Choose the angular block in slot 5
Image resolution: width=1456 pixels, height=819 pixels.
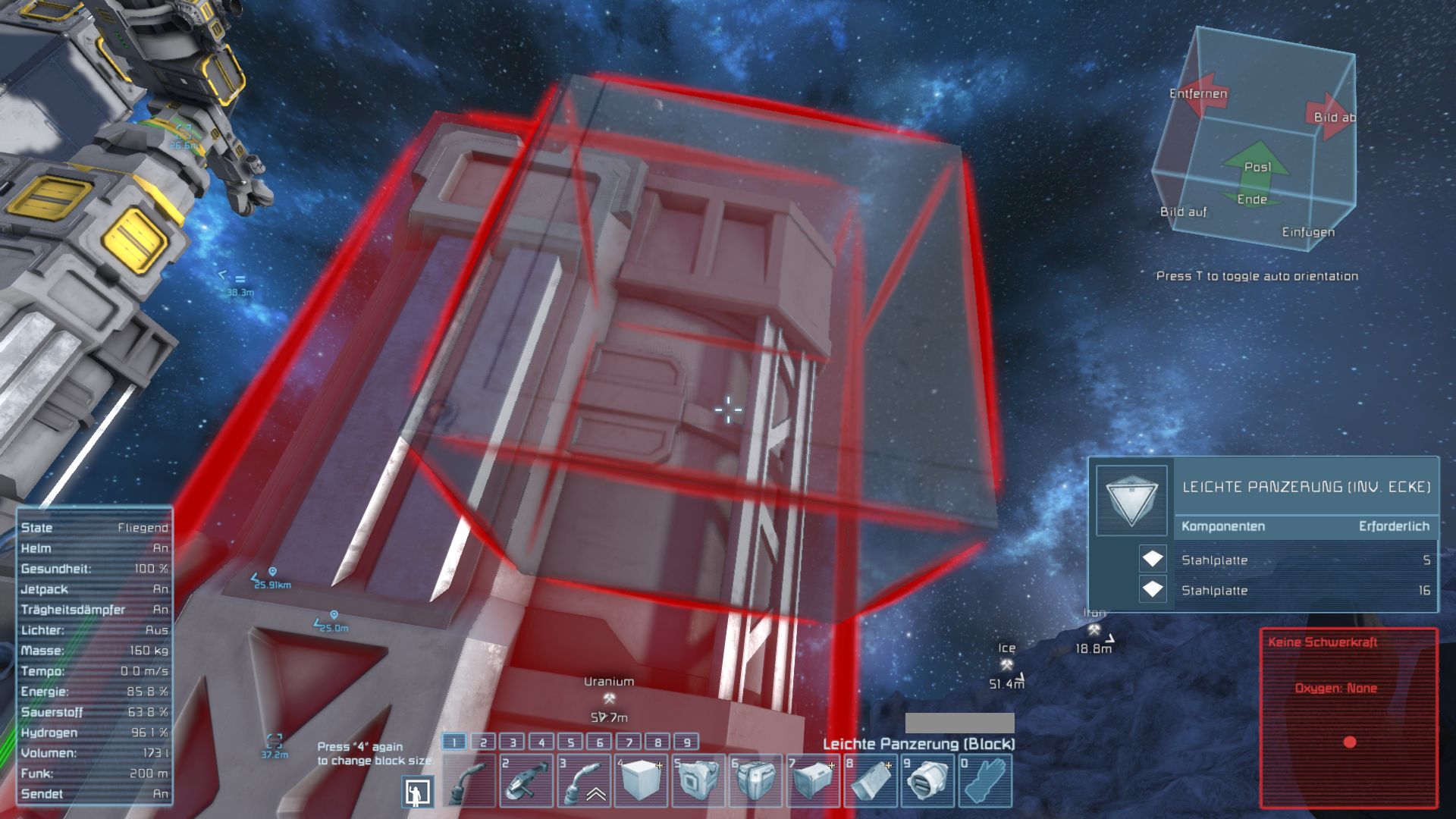698,780
